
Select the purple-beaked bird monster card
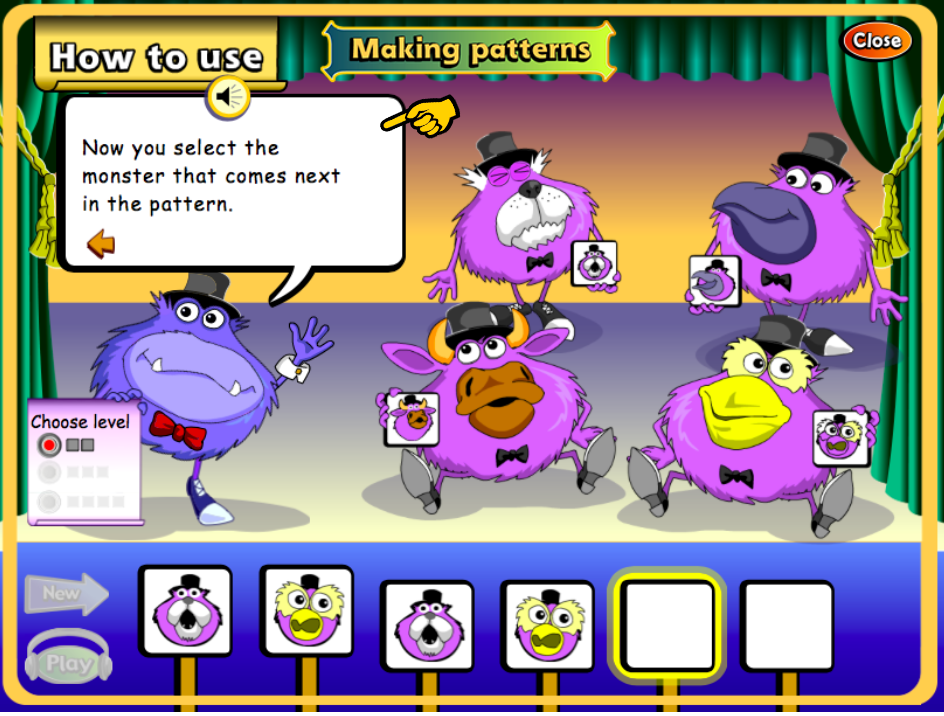click(714, 281)
